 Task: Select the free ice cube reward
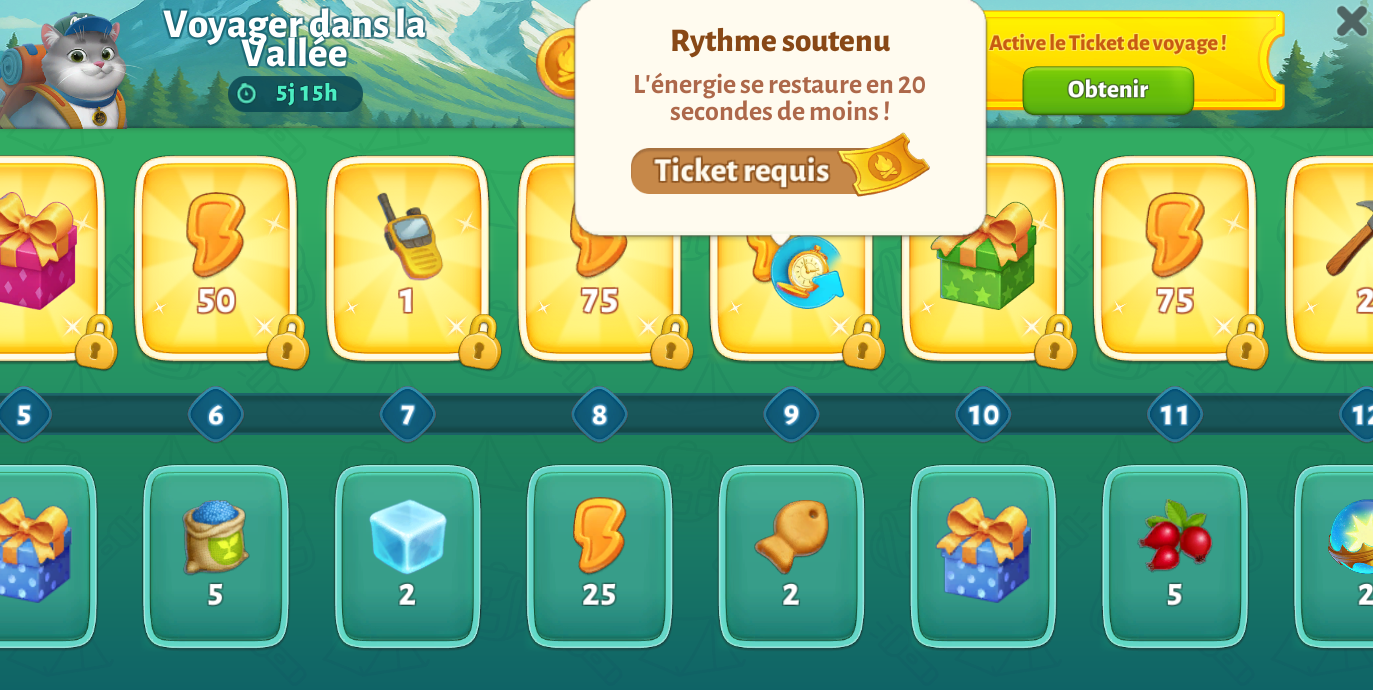(407, 555)
